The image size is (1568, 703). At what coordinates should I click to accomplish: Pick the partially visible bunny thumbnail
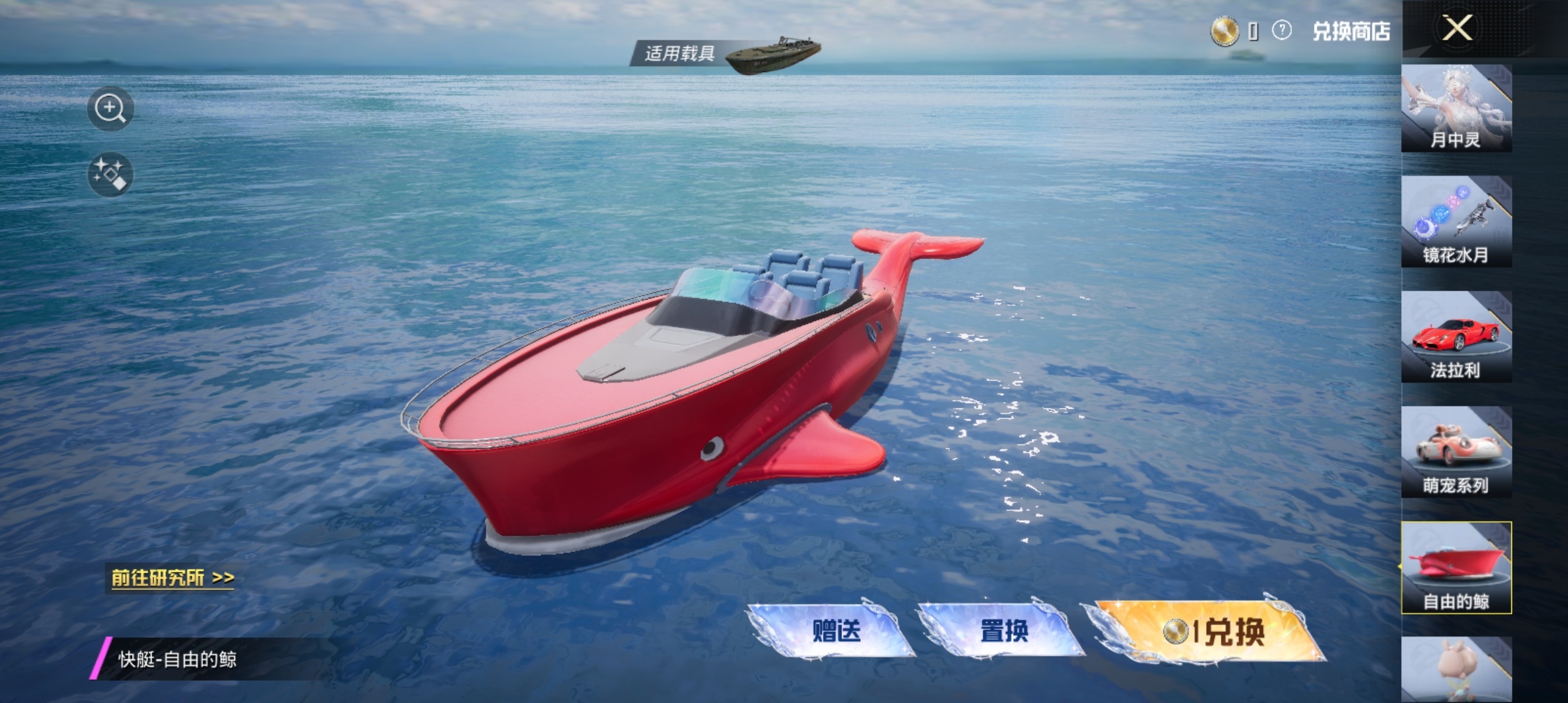[1456, 670]
